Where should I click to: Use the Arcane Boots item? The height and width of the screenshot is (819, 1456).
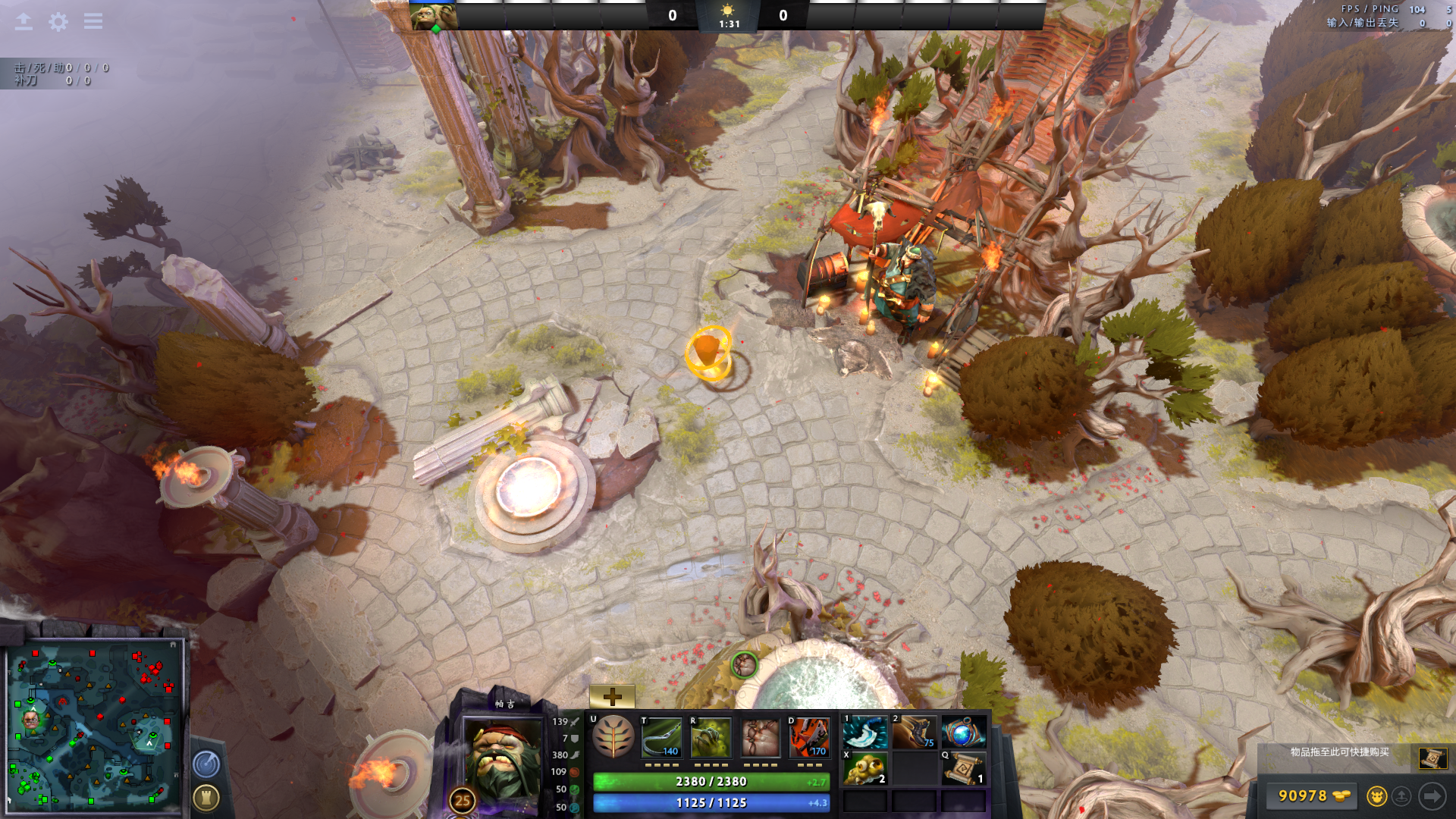(914, 733)
